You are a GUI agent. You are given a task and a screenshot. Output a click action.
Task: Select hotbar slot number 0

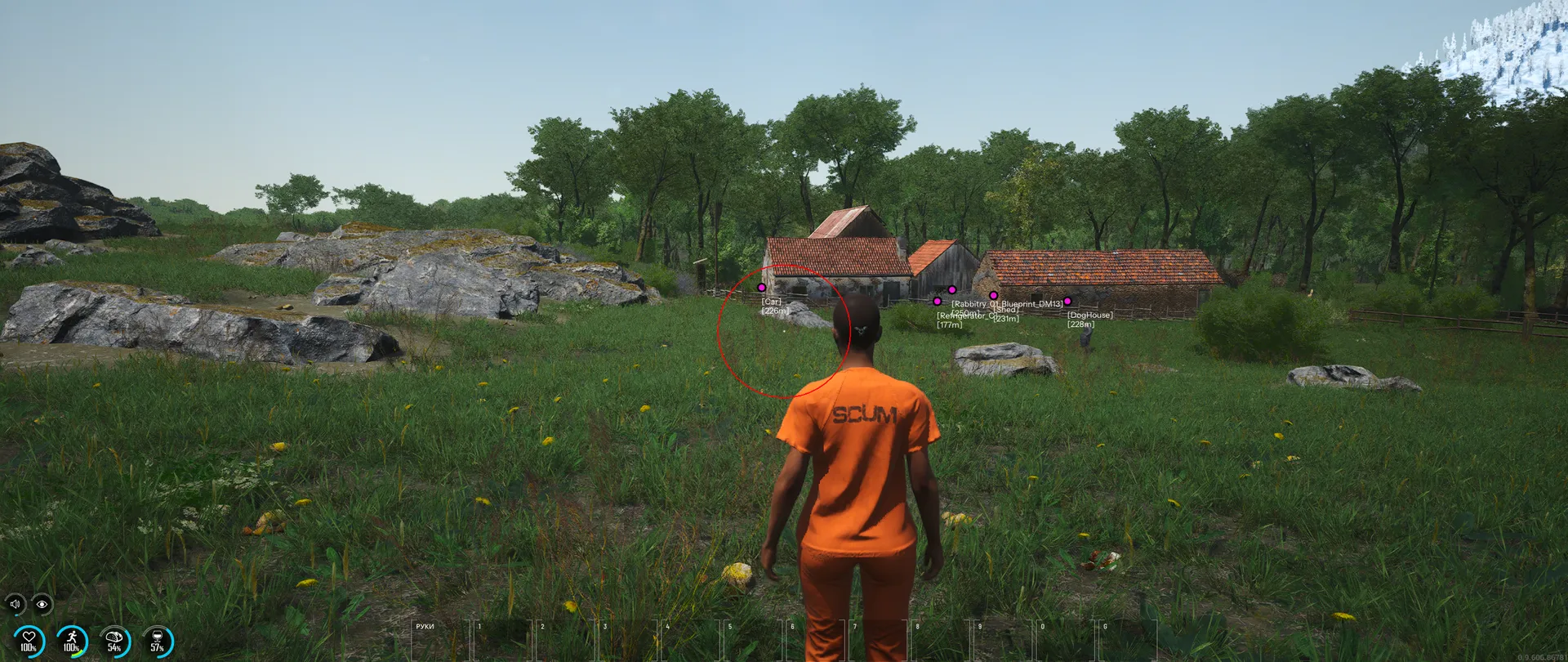point(1065,640)
